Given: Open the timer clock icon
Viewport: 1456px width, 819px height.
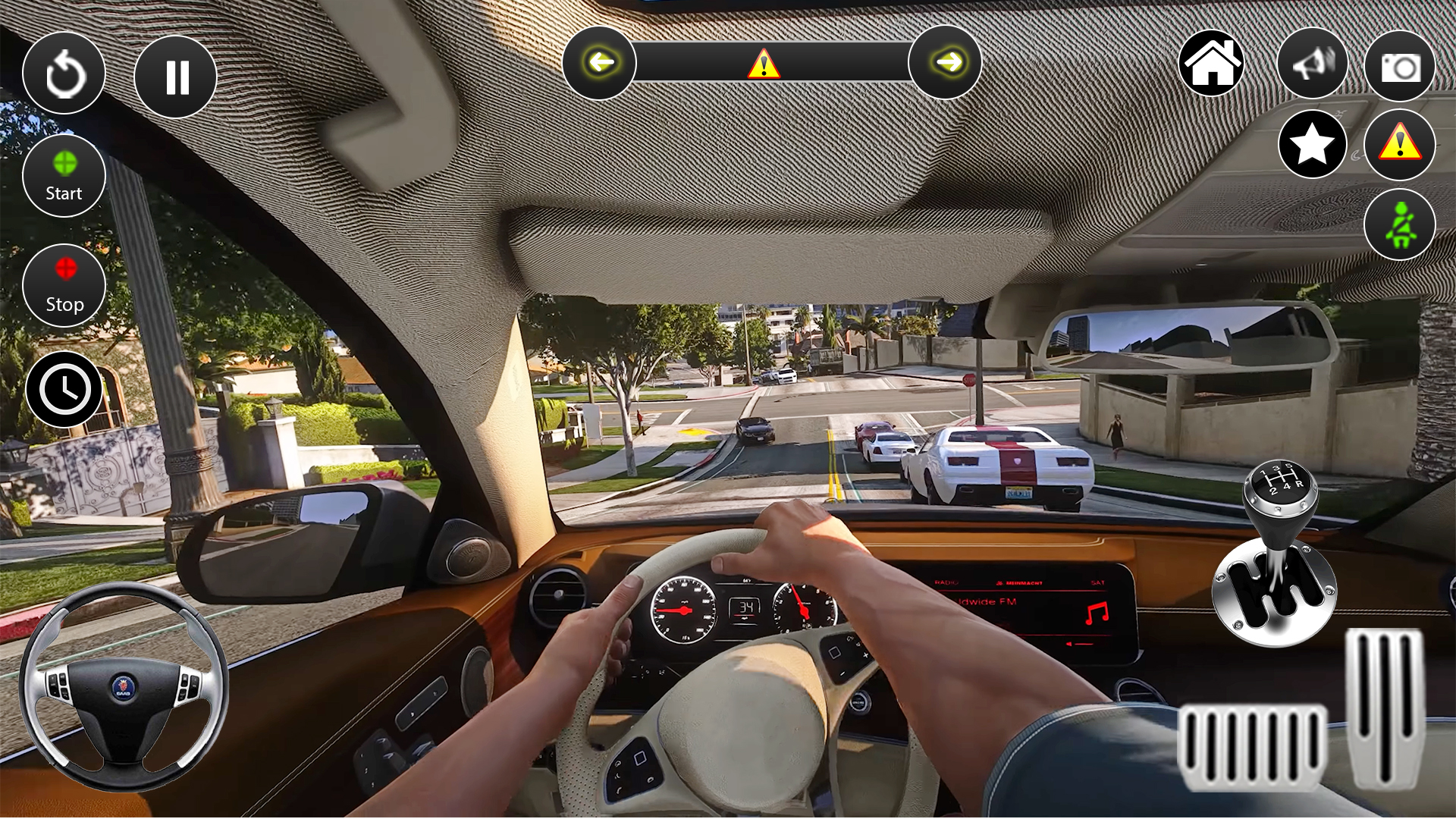Looking at the screenshot, I should click(64, 388).
